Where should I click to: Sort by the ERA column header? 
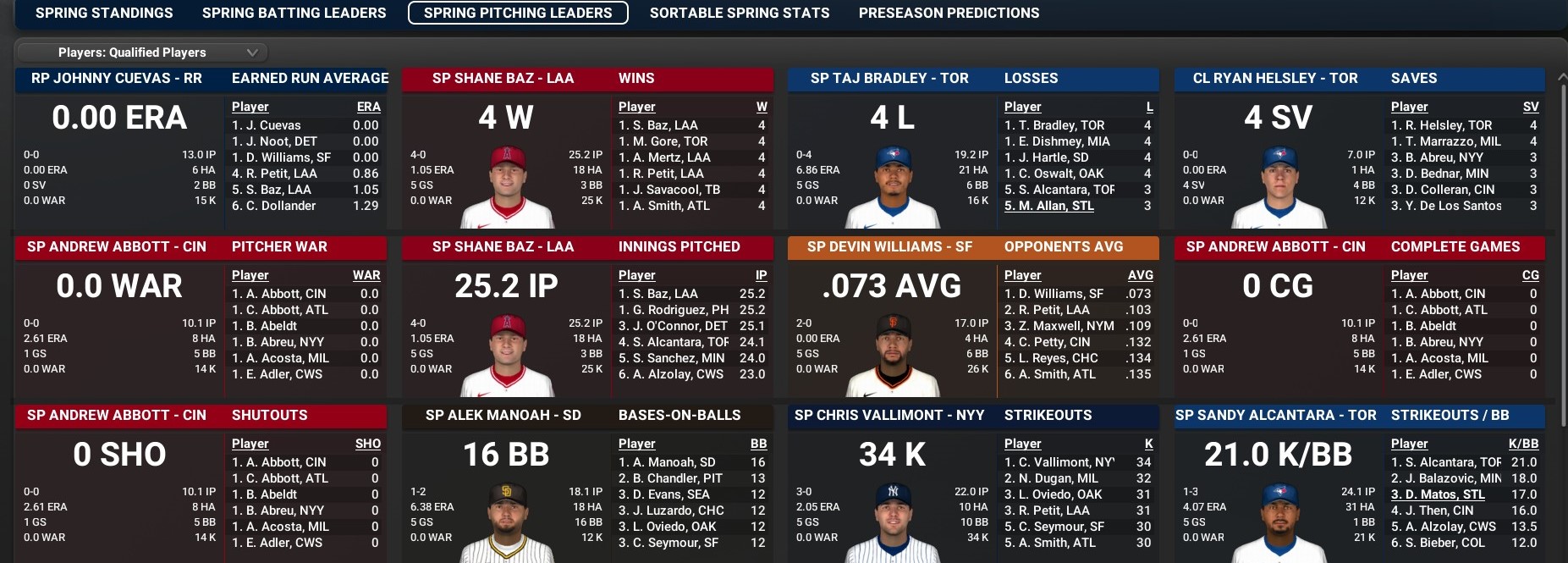tap(368, 107)
